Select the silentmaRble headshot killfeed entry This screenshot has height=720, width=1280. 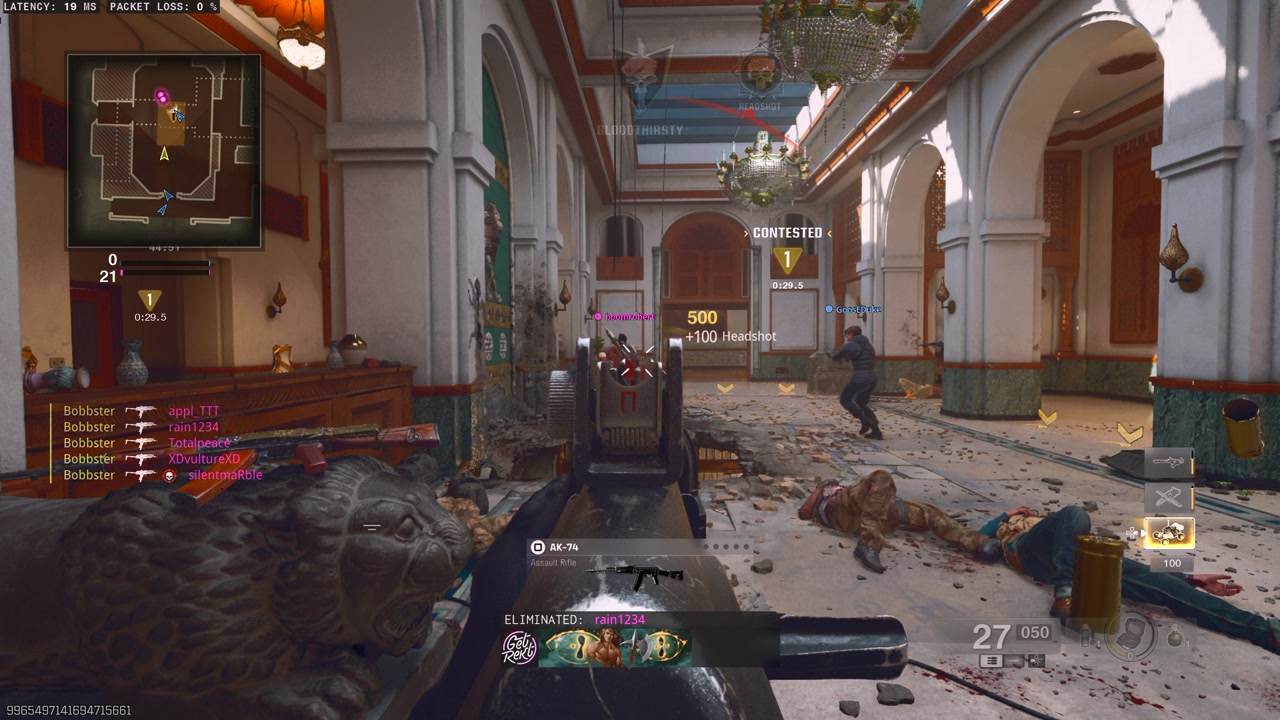click(162, 475)
